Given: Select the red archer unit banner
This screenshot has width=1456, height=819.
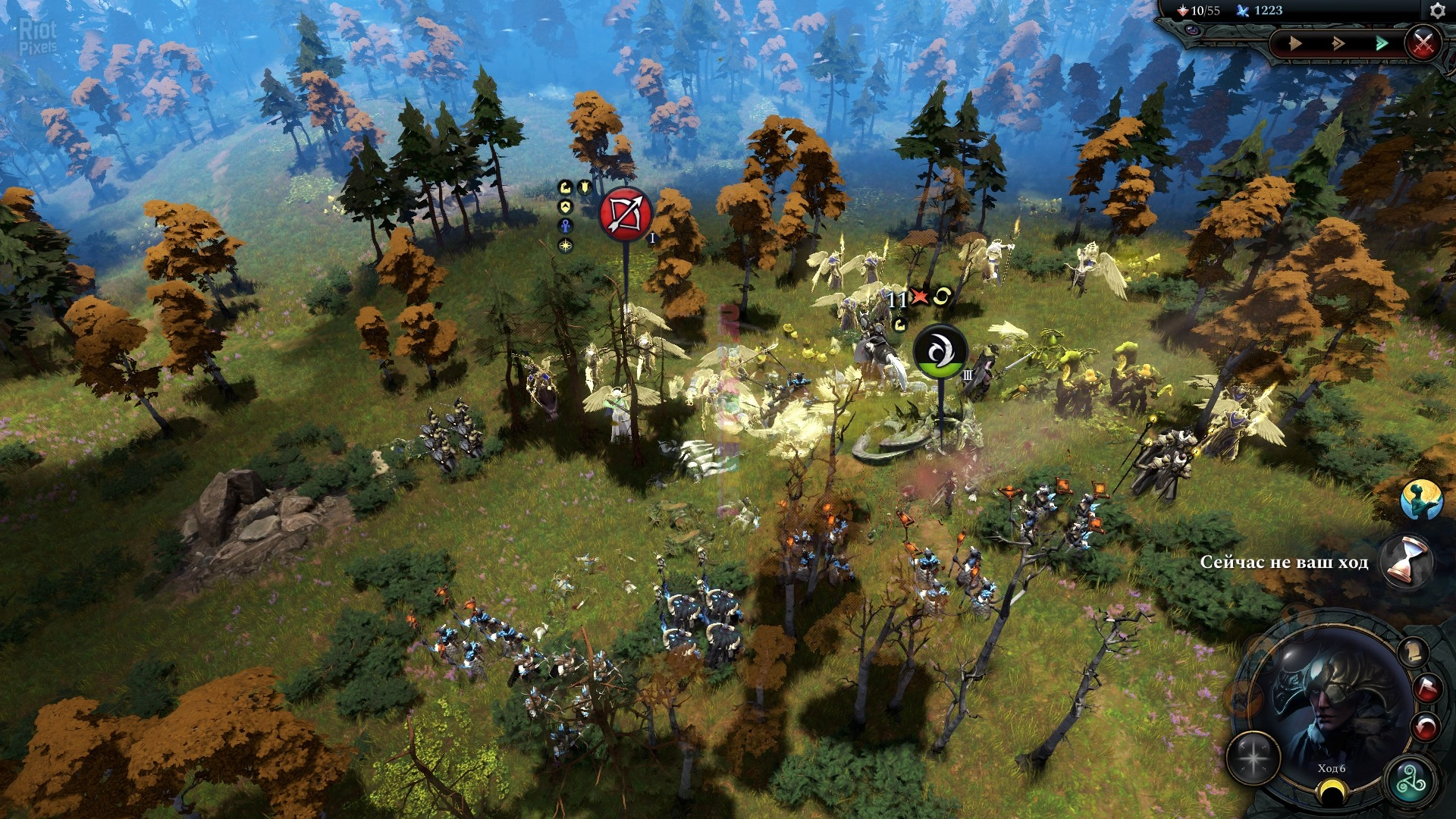Looking at the screenshot, I should [x=626, y=215].
